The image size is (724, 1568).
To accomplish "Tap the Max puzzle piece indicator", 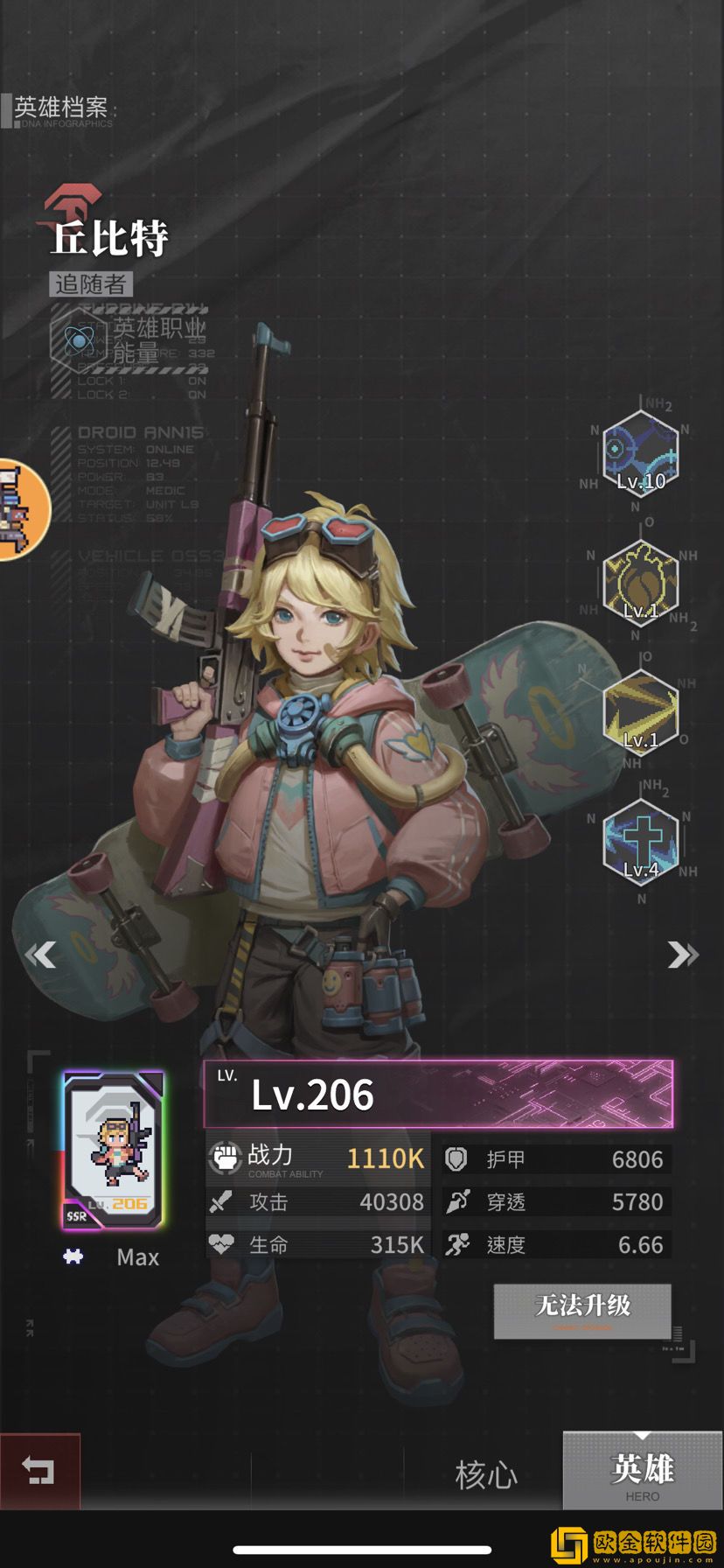I will tap(73, 1256).
